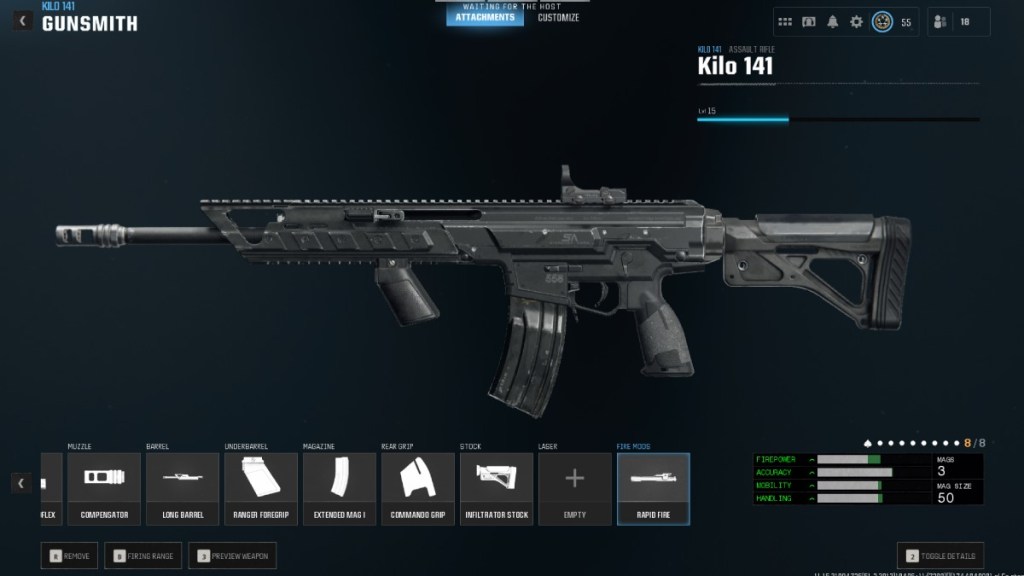
Task: Select the Compensator muzzle slot
Action: point(104,489)
